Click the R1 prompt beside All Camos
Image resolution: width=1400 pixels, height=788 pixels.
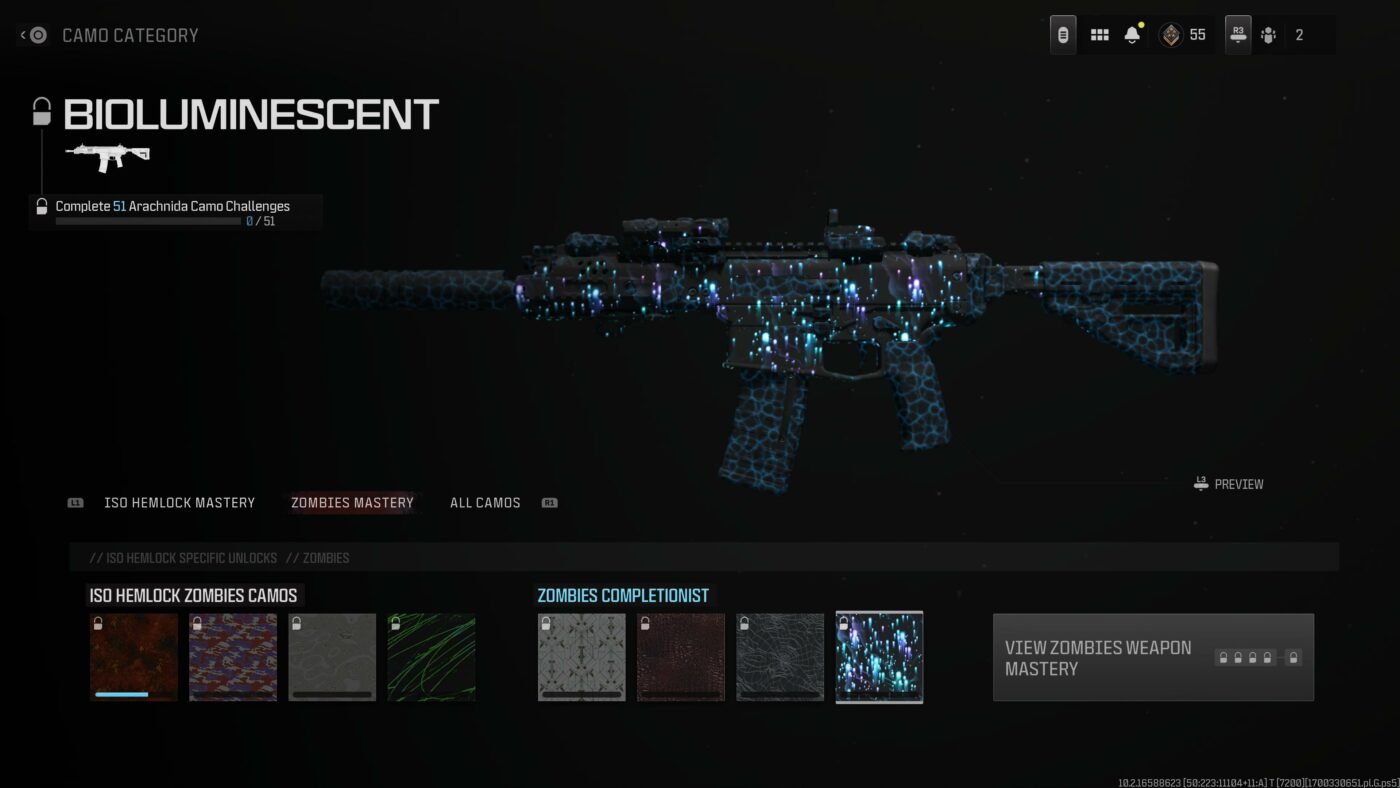click(548, 503)
